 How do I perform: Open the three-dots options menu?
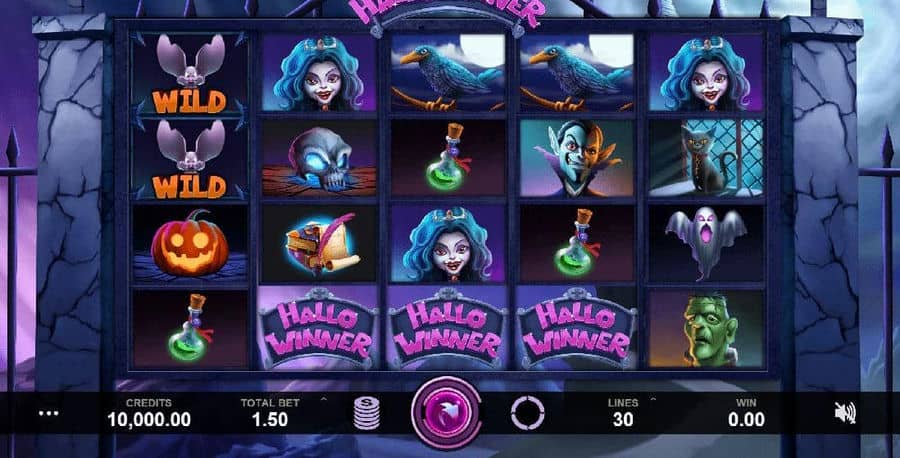pos(48,412)
